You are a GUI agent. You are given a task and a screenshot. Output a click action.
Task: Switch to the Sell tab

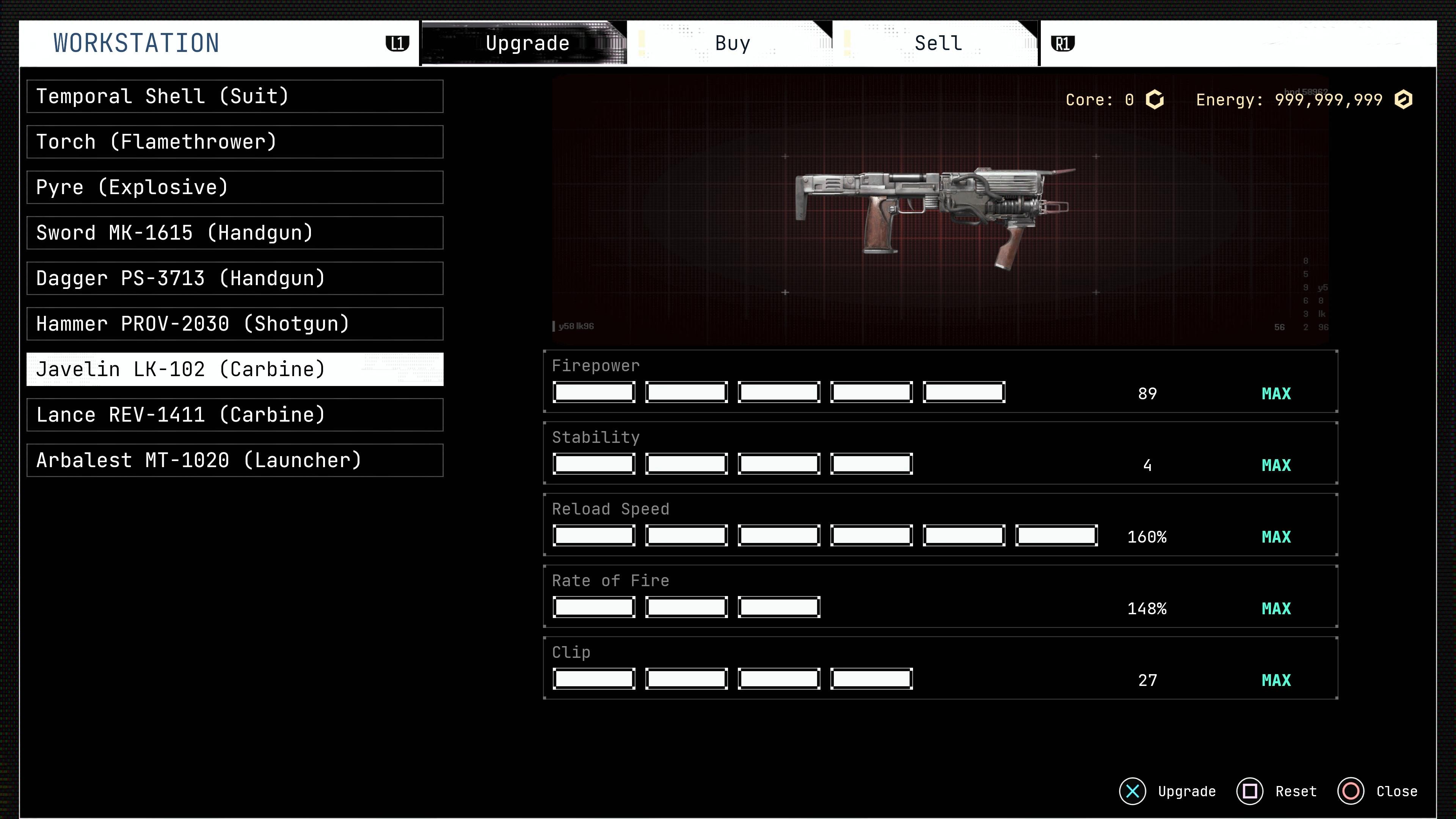[937, 44]
